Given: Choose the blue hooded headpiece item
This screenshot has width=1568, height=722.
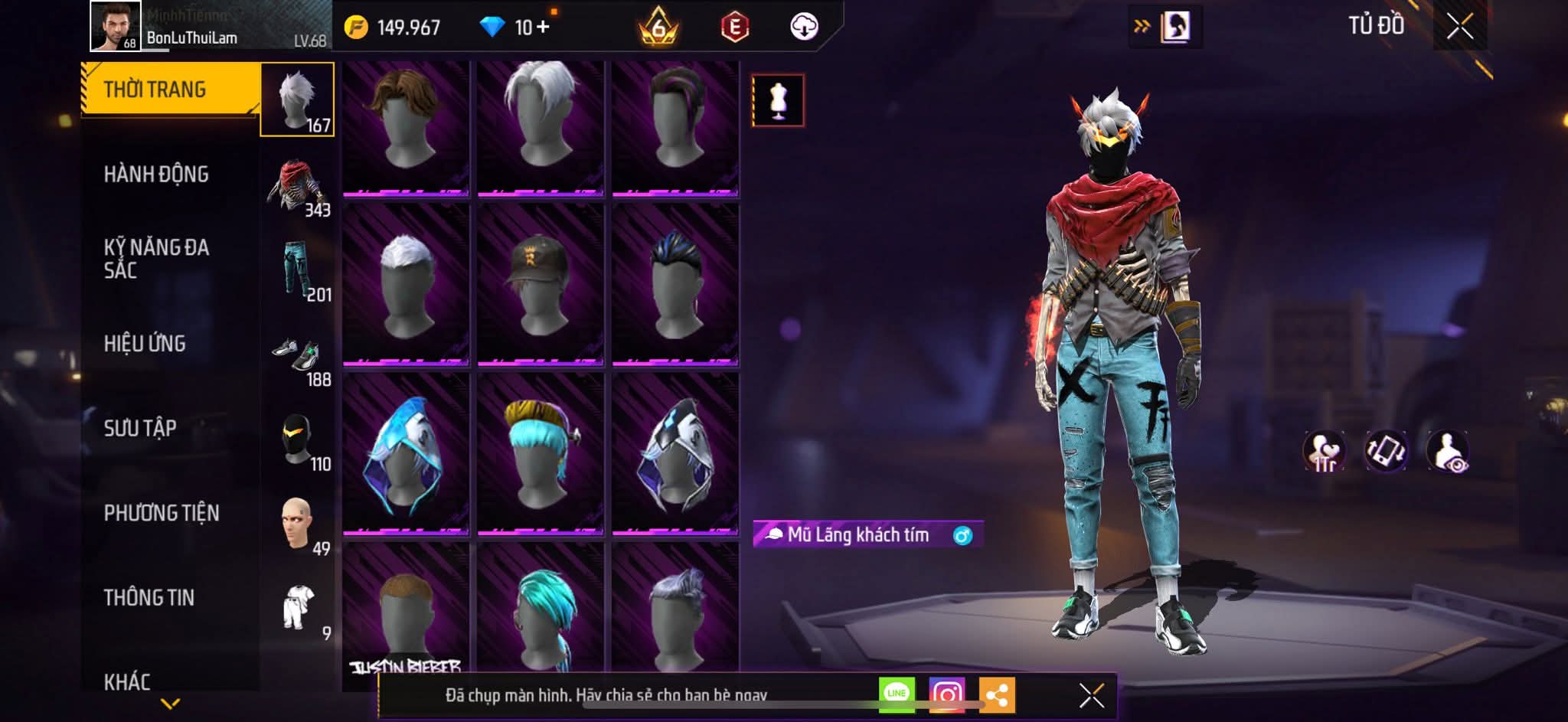Looking at the screenshot, I should [x=406, y=454].
